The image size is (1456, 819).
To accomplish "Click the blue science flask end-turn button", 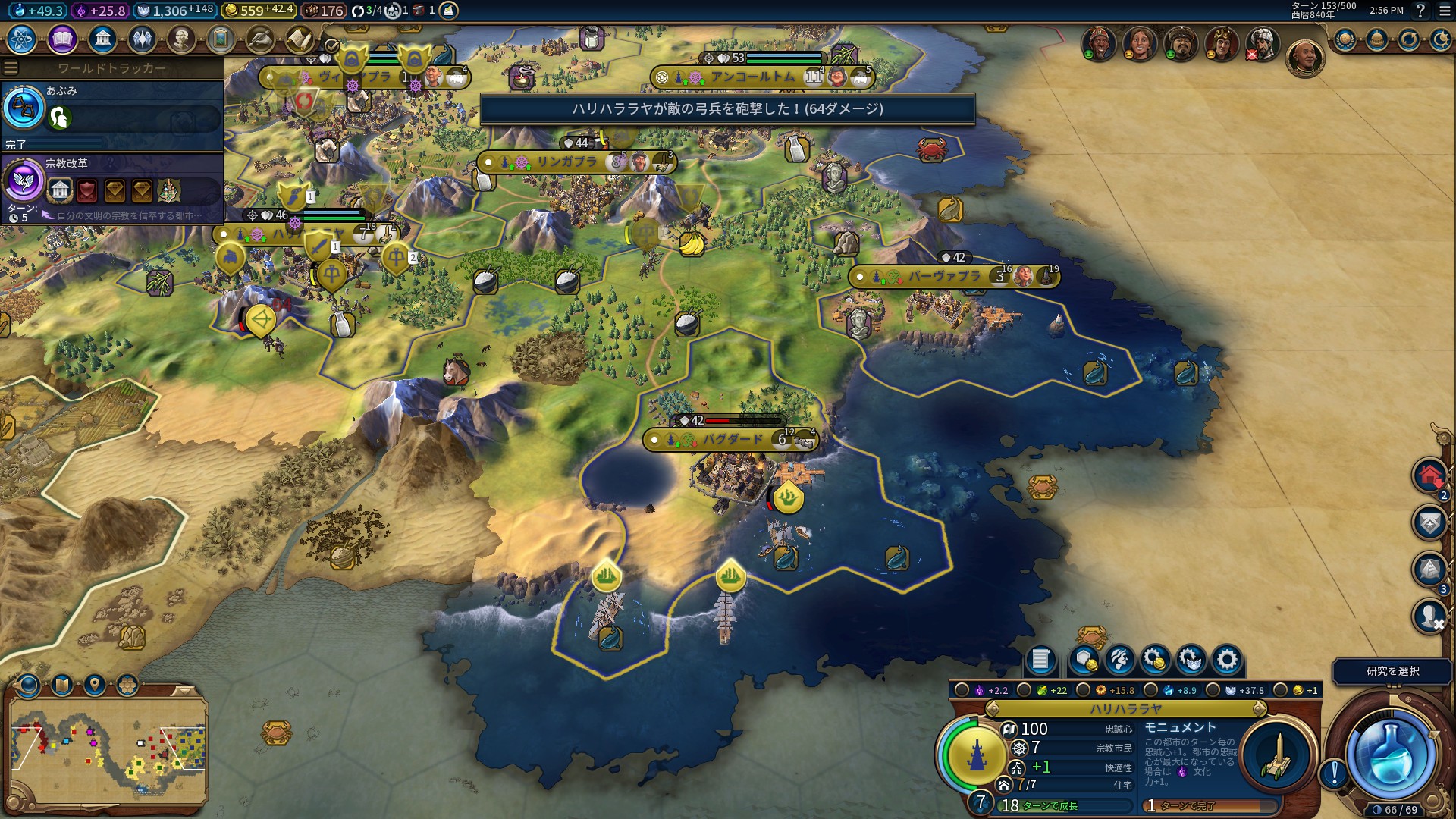I will (x=1391, y=756).
